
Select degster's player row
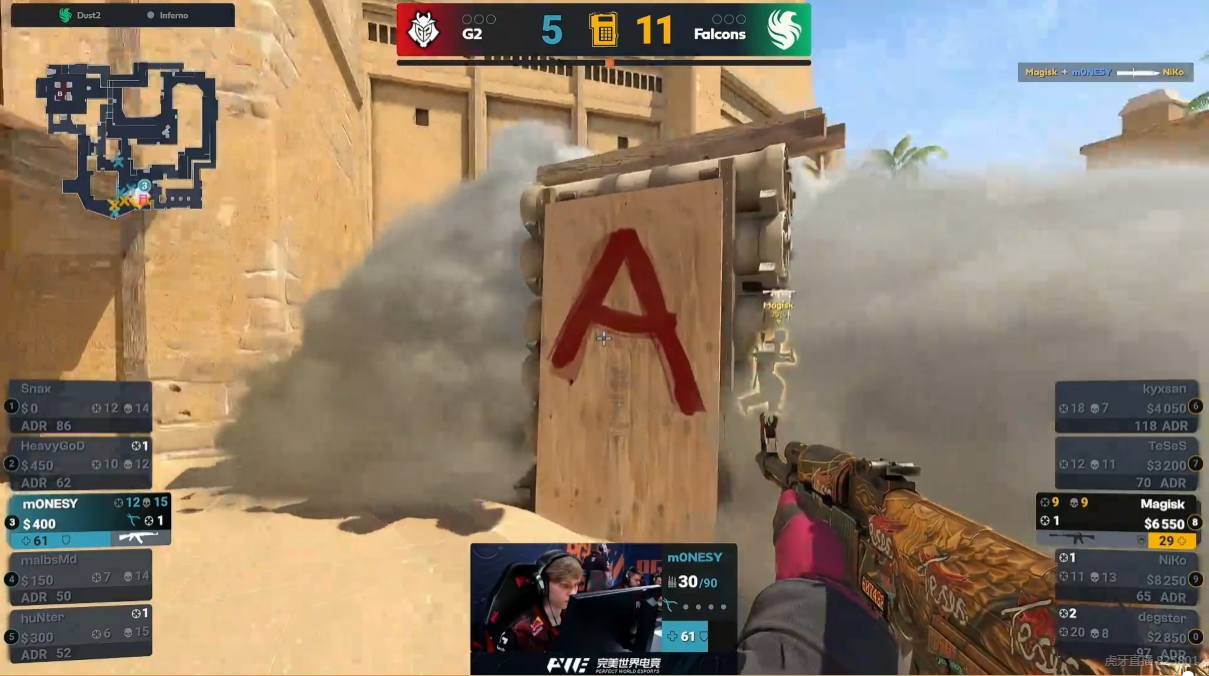(x=1127, y=634)
